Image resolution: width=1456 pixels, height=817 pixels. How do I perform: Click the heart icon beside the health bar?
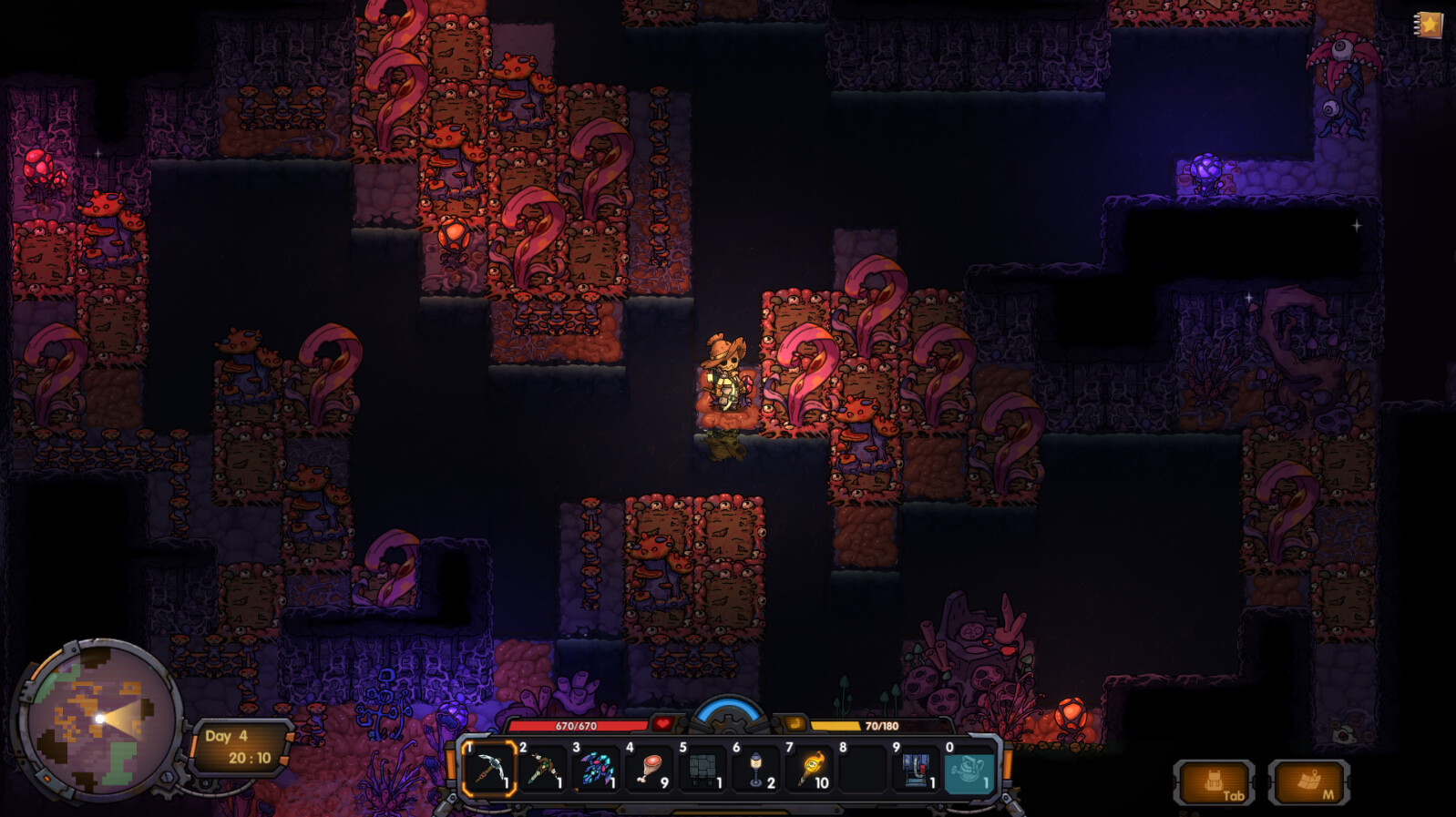click(661, 726)
